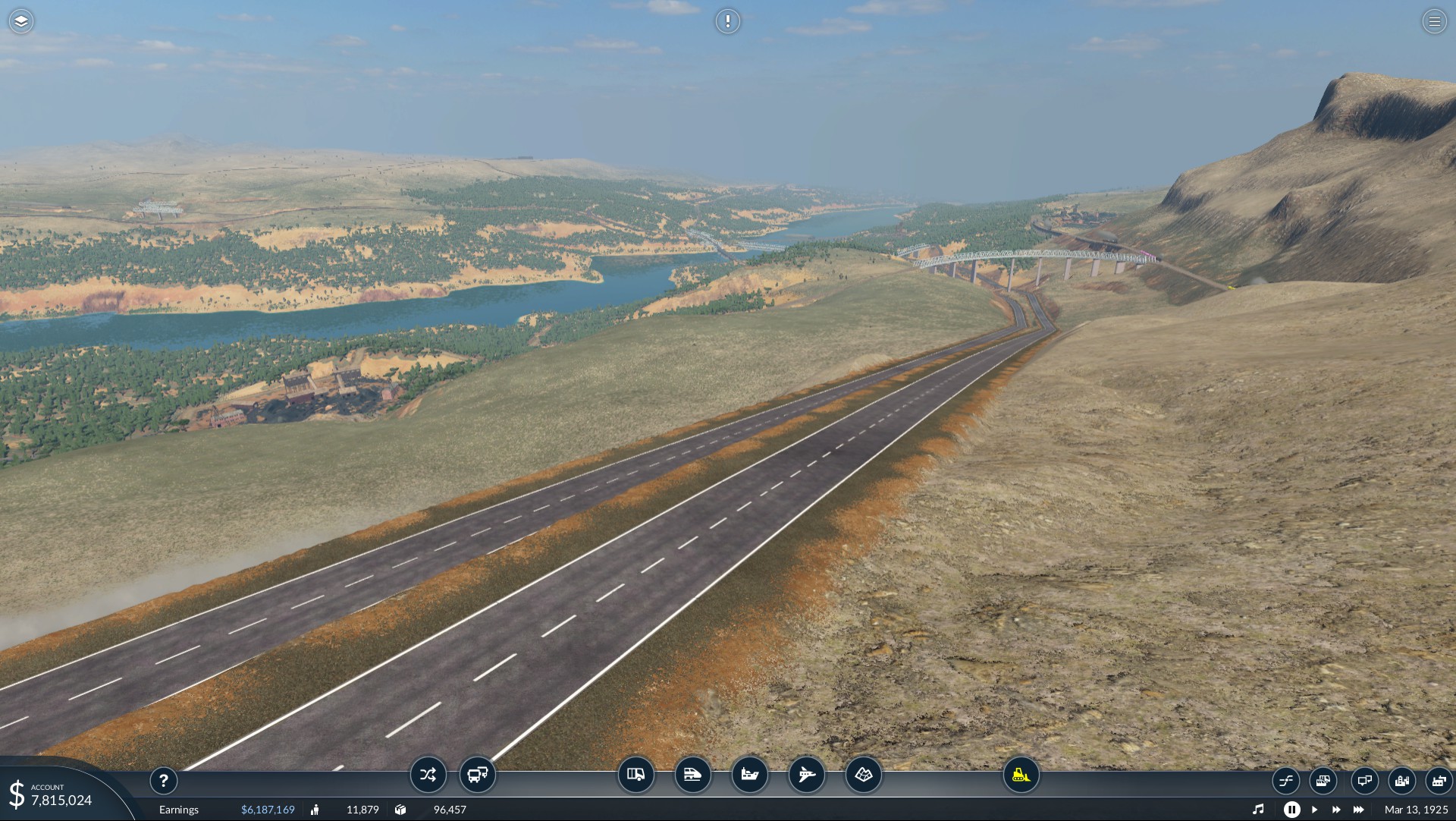Open the terrain and landscaping tool
The height and width of the screenshot is (821, 1456).
pos(863,775)
